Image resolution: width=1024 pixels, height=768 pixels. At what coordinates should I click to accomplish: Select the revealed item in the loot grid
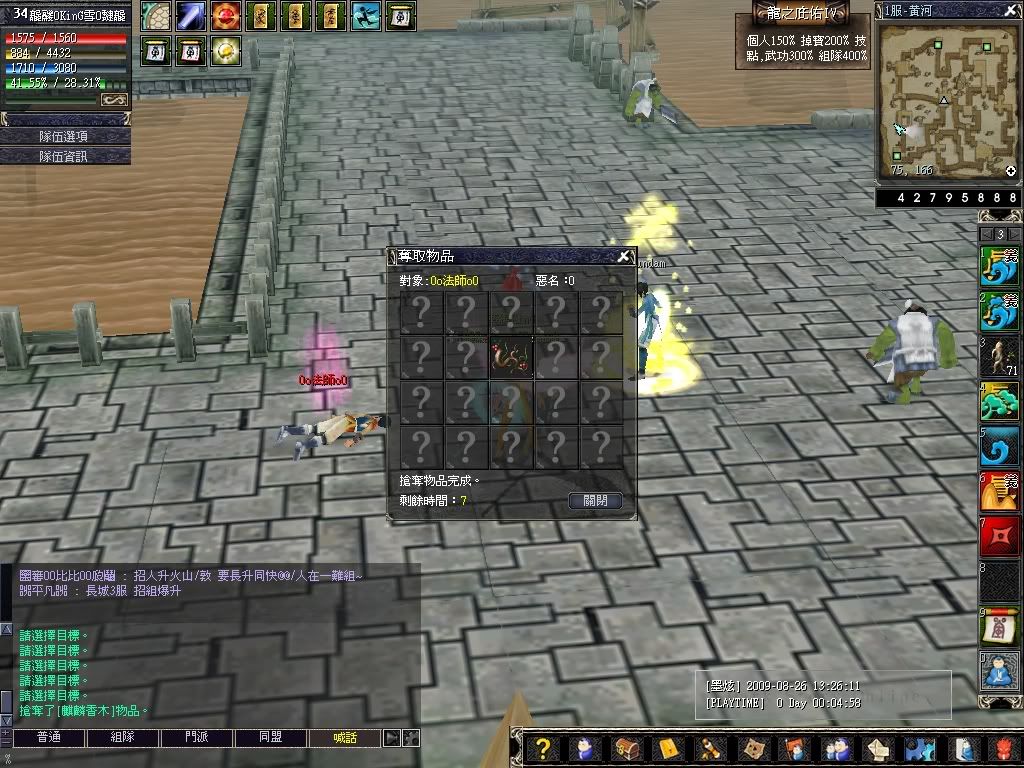(511, 356)
